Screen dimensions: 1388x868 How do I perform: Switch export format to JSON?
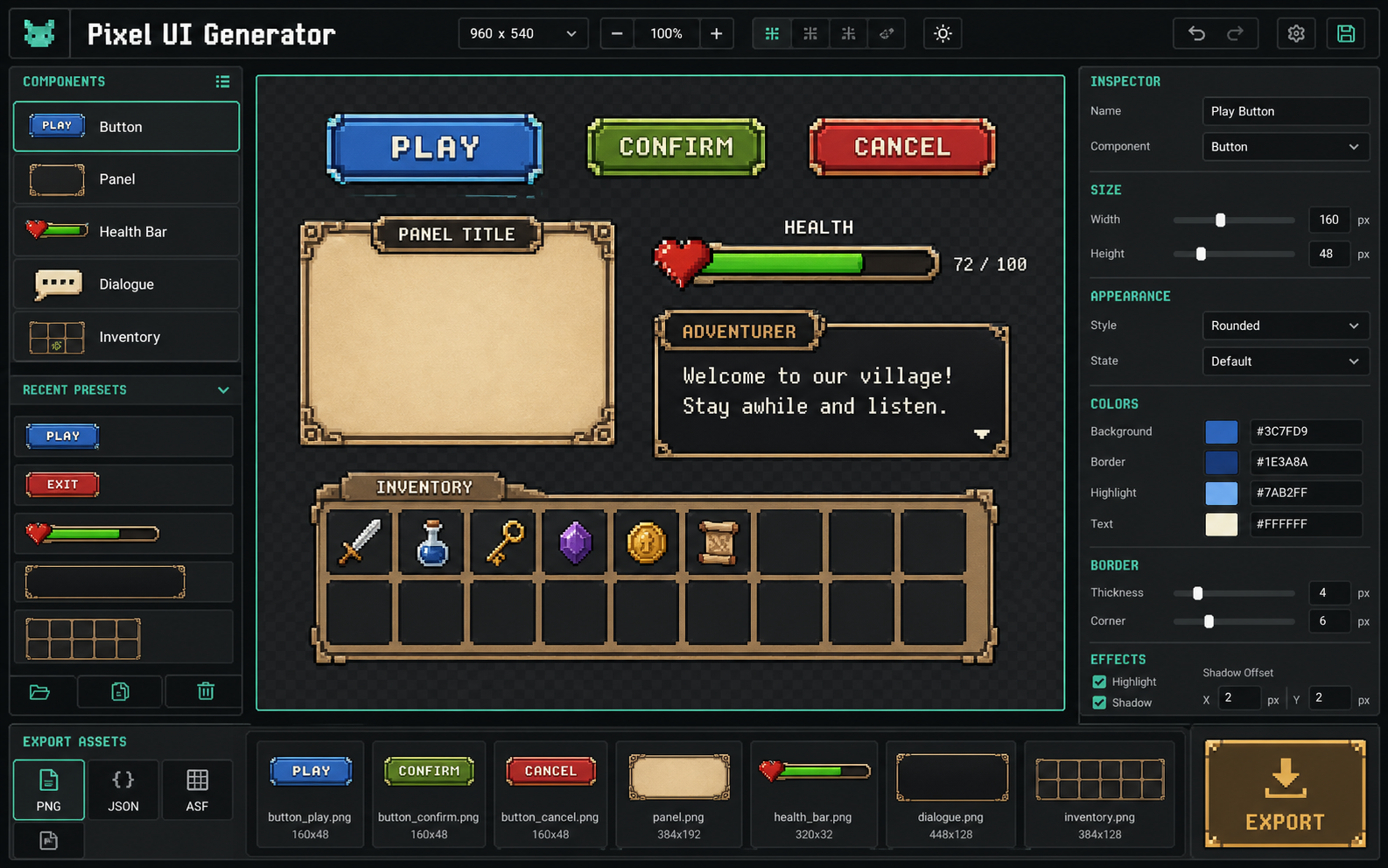pos(123,790)
